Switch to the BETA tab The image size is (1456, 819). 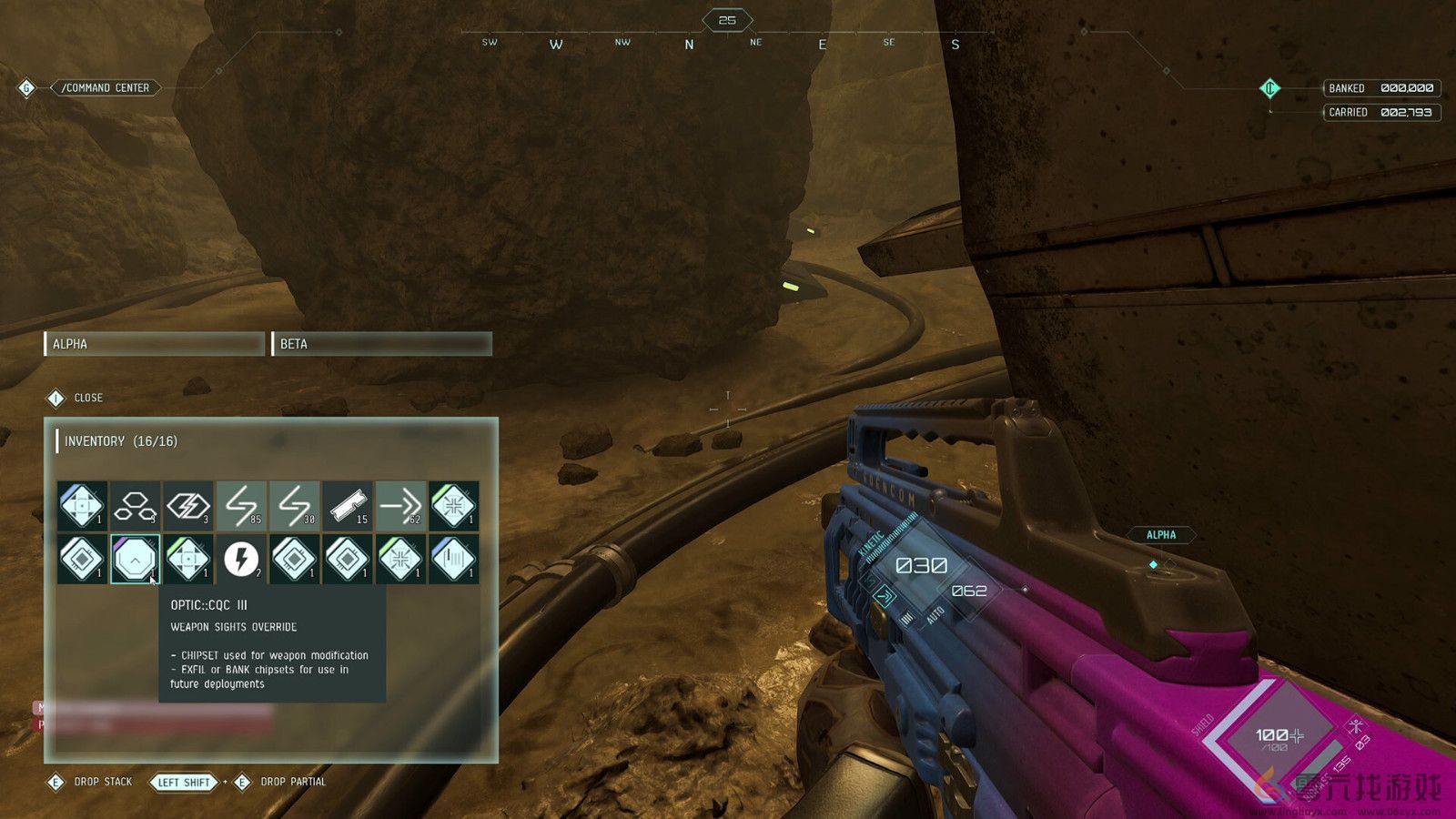point(382,344)
